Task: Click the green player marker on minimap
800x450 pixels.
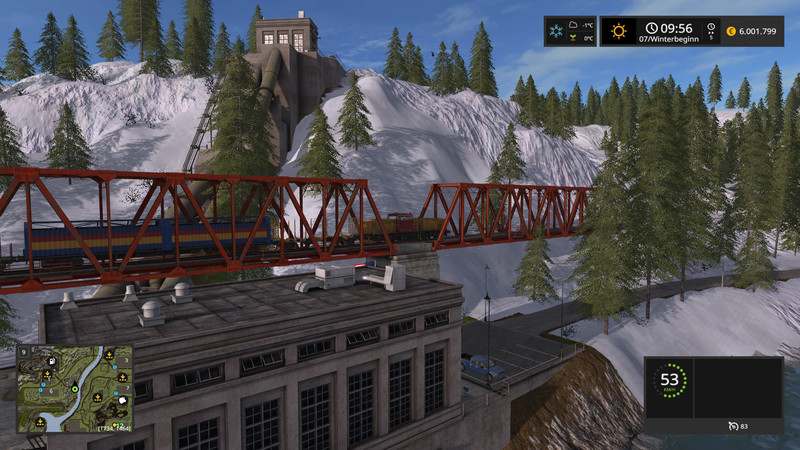Action: coord(73,387)
